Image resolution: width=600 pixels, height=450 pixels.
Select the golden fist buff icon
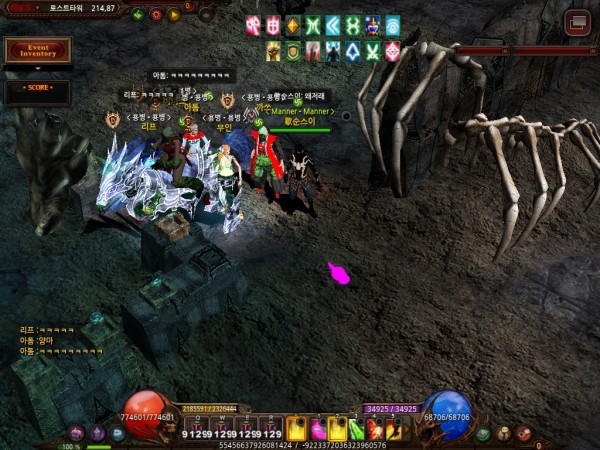pos(273,50)
